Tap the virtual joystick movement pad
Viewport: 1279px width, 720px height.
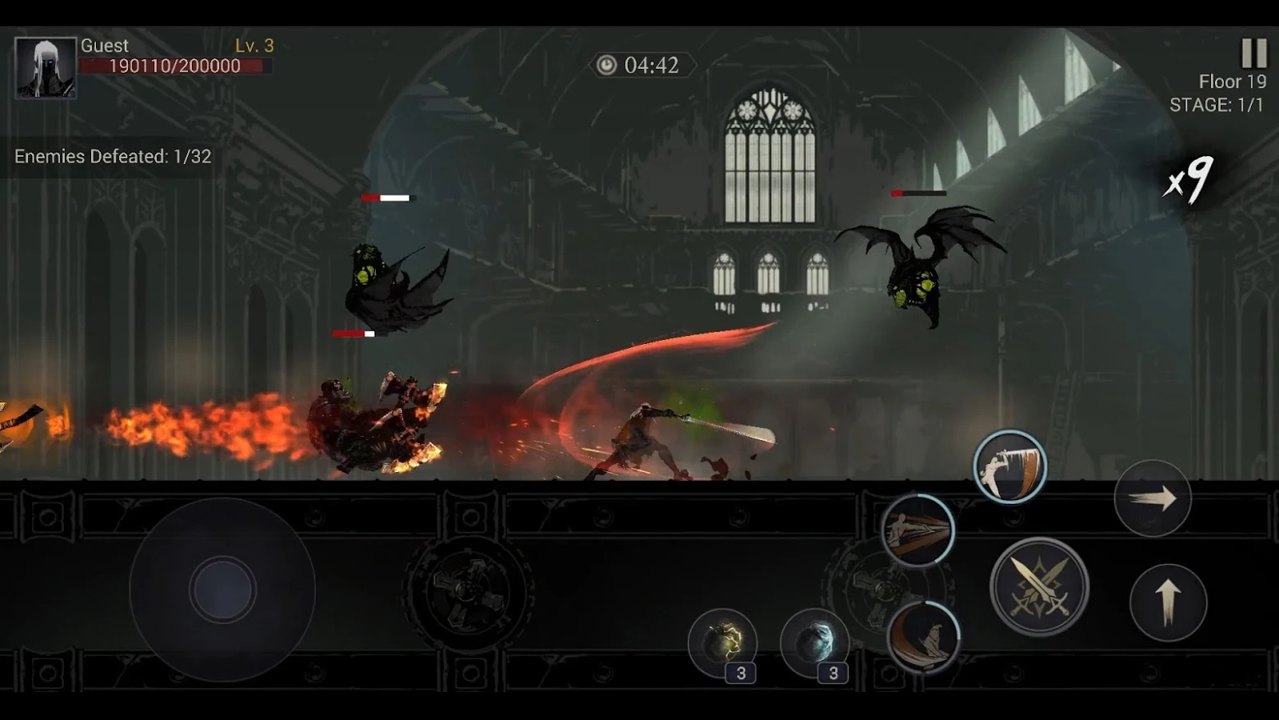[222, 590]
